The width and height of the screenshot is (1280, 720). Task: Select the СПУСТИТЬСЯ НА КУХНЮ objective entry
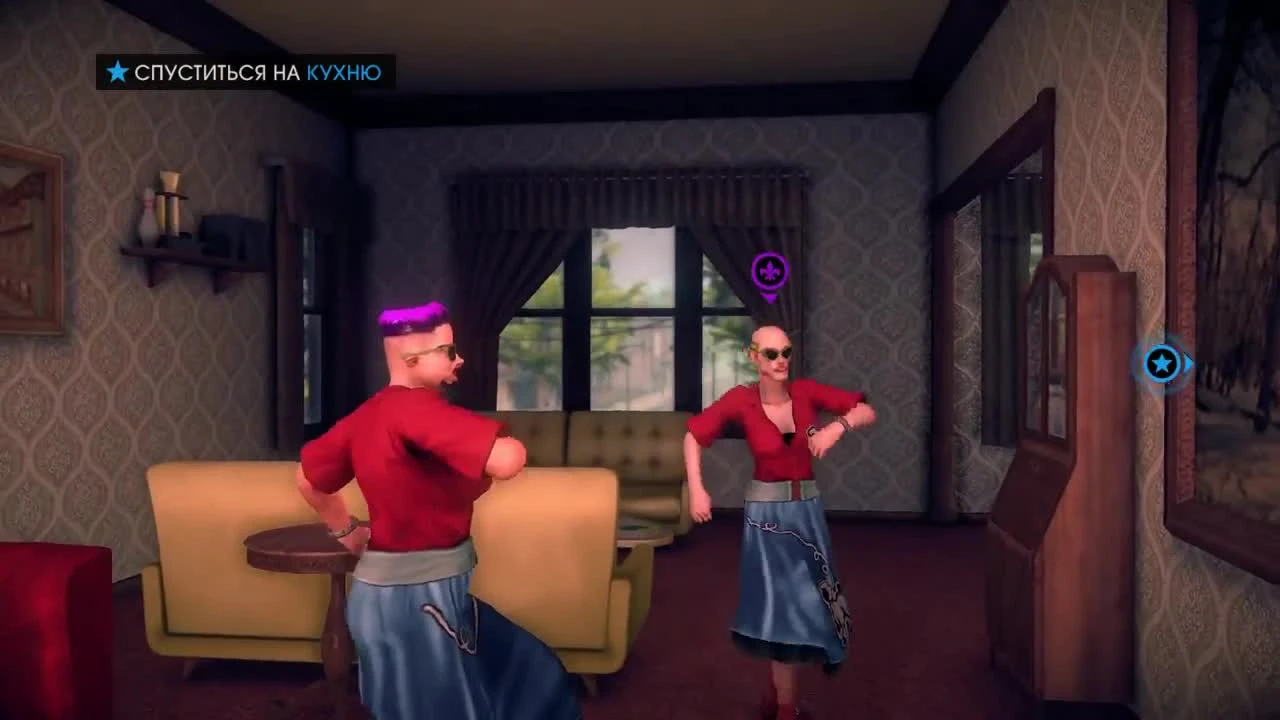pyautogui.click(x=240, y=72)
